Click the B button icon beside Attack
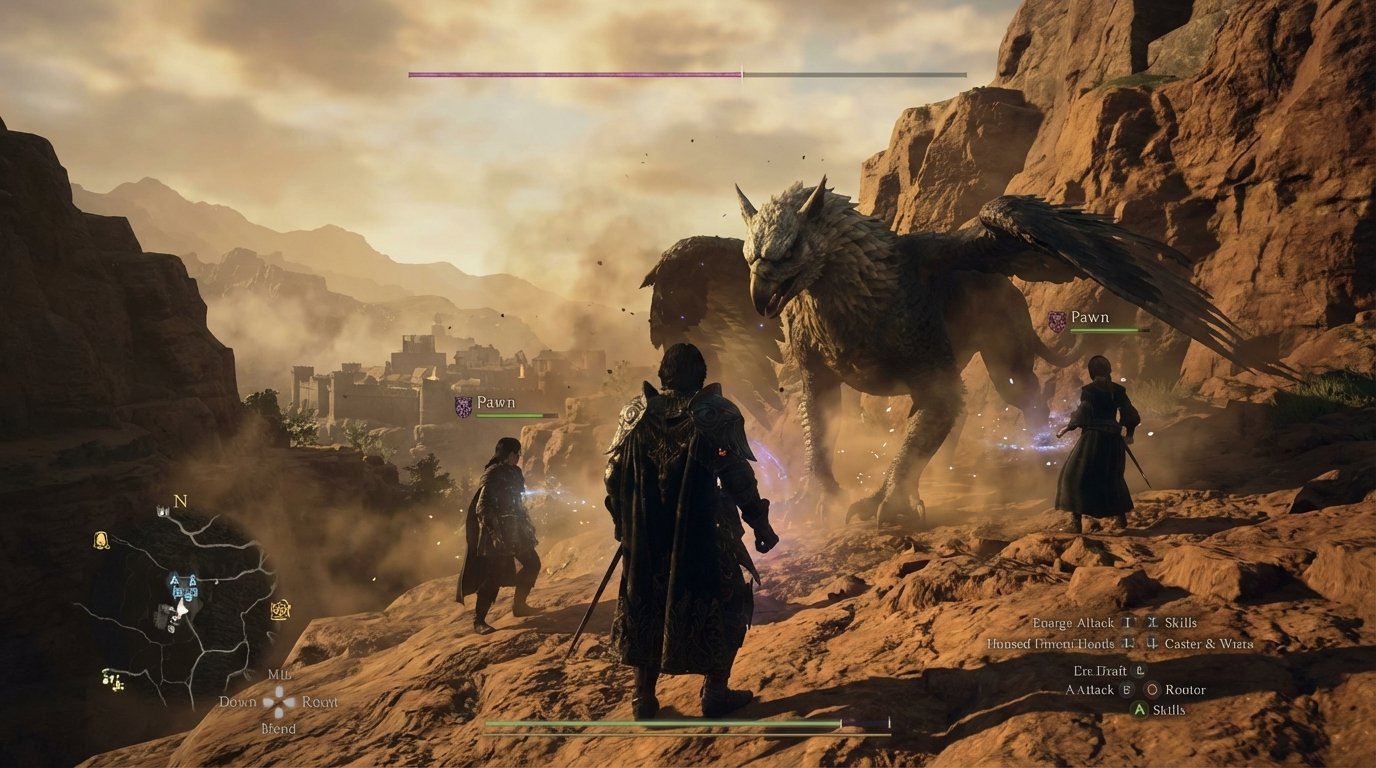The image size is (1376, 768). point(1126,690)
